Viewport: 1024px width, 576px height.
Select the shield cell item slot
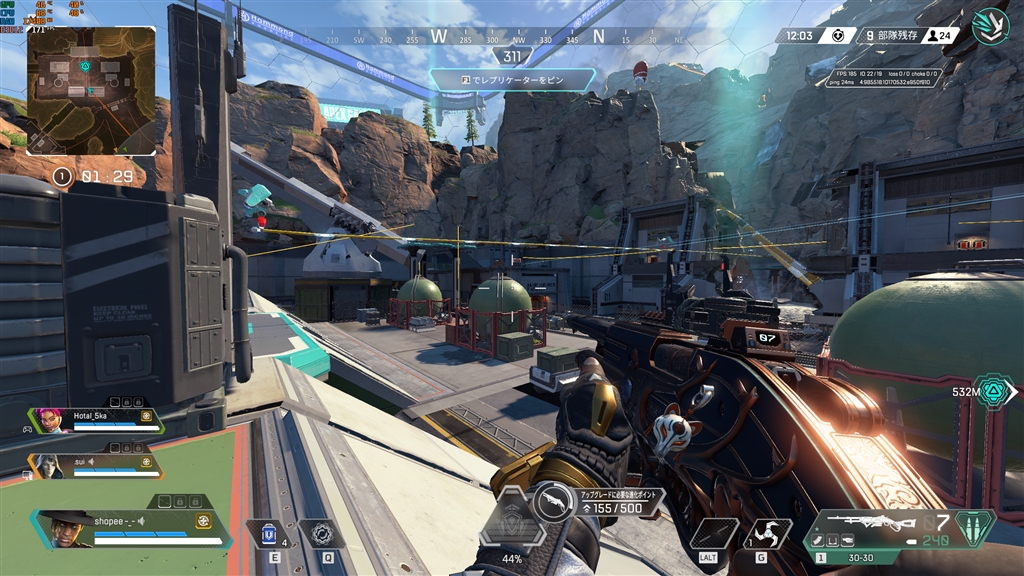(x=264, y=534)
